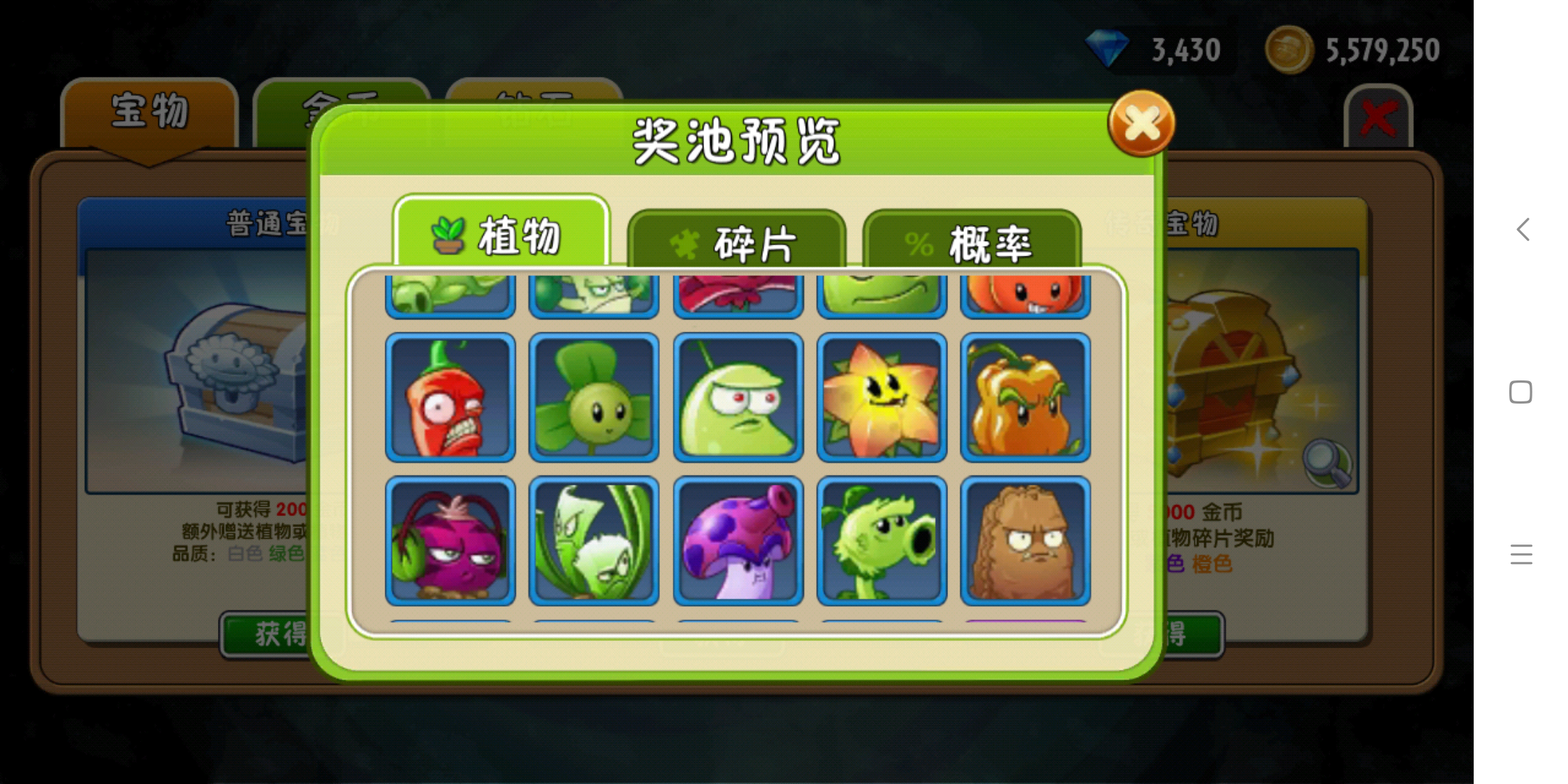
Task: Pick the angry green squash plant tile
Action: pos(738,398)
